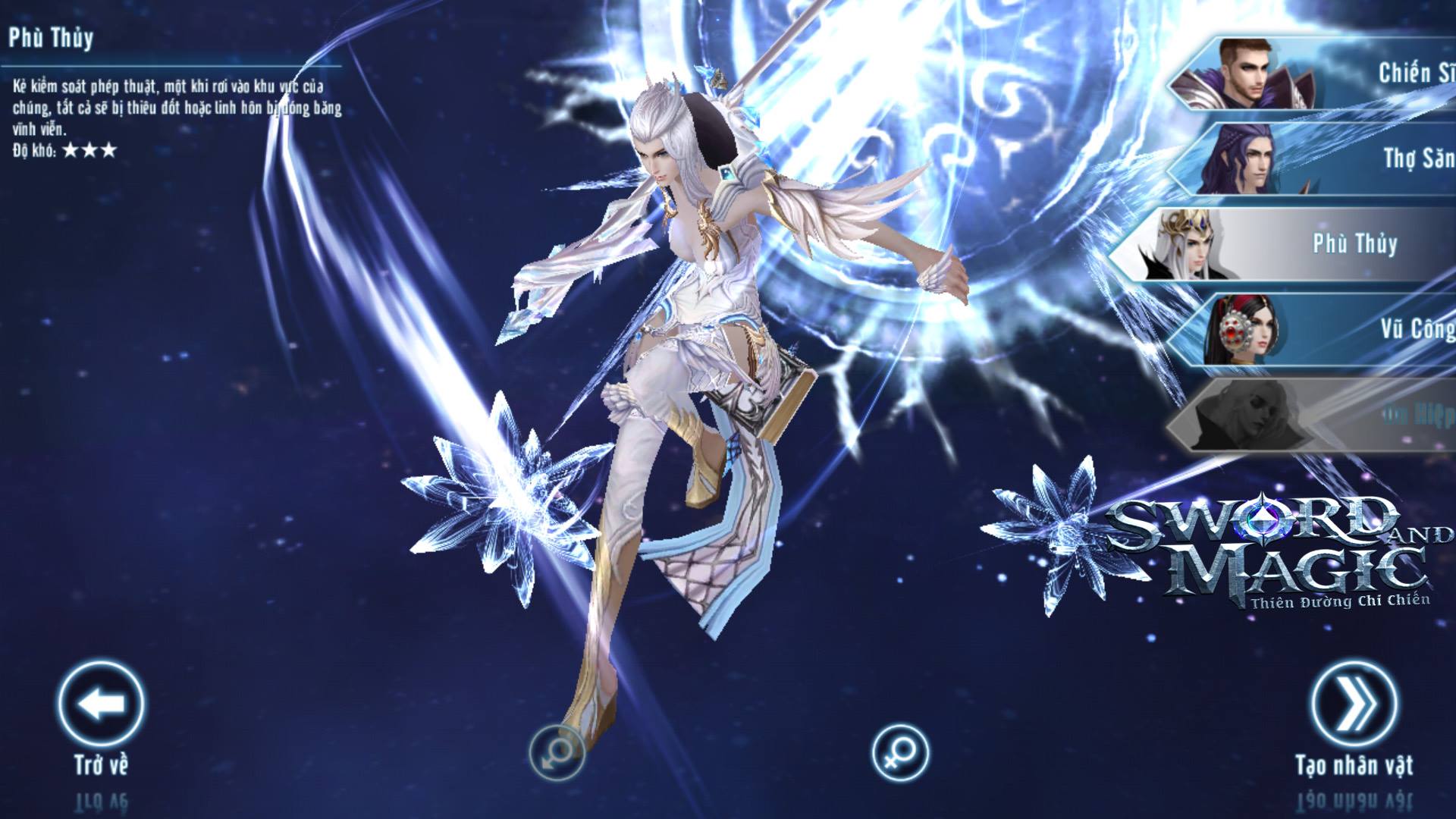Viewport: 1456px width, 819px height.
Task: Click the class description text panel
Action: pyautogui.click(x=174, y=106)
